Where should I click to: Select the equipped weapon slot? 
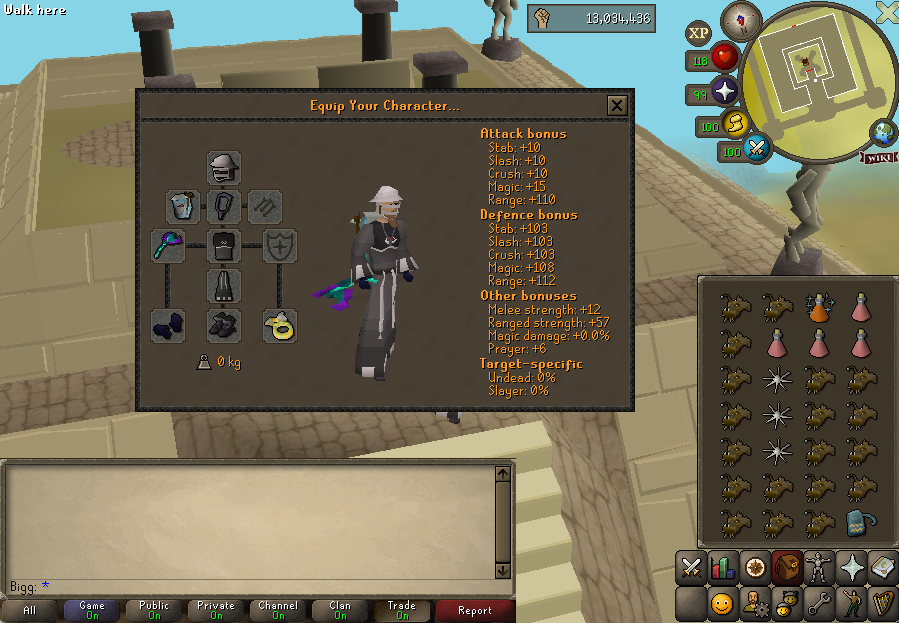(167, 246)
